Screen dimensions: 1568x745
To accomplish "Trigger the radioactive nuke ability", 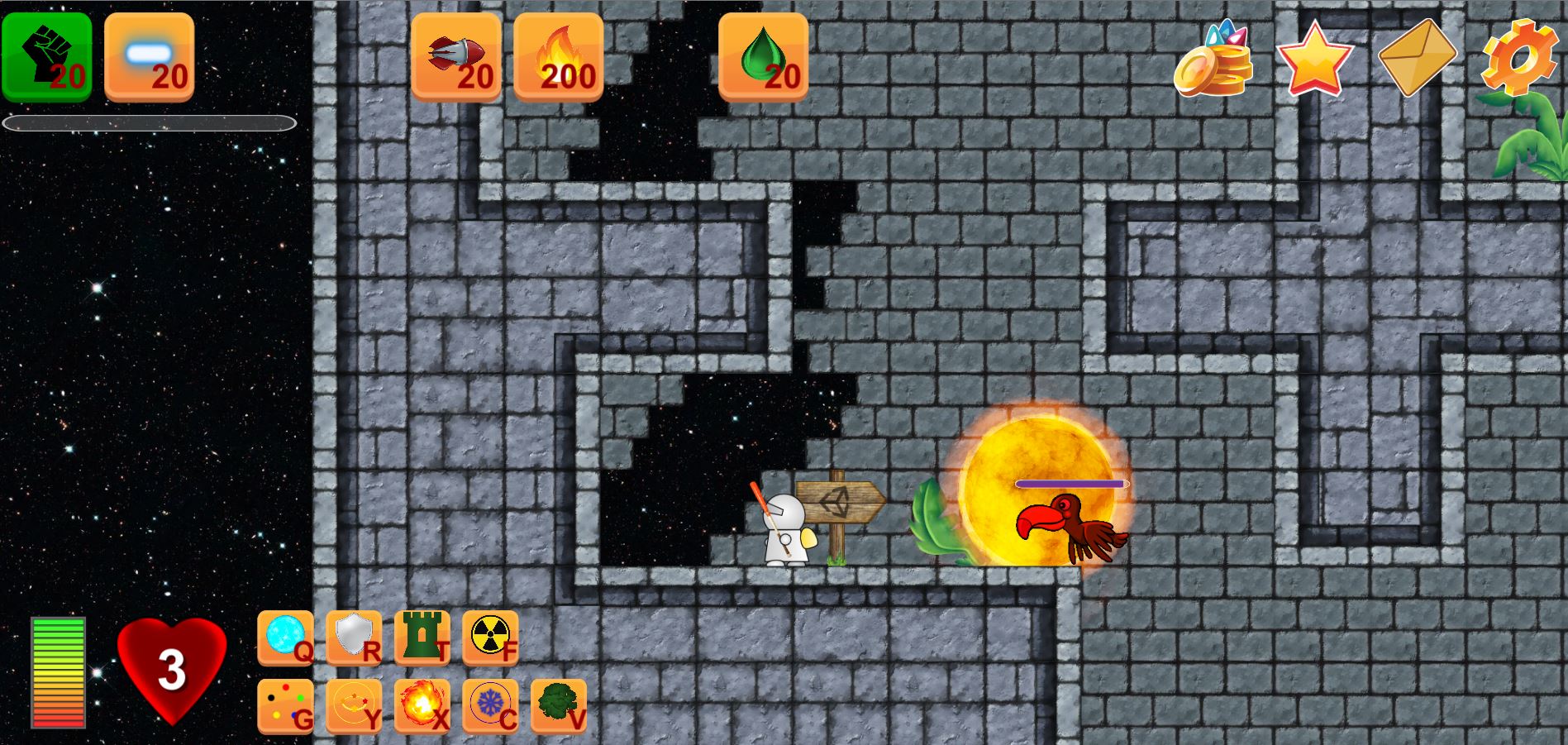I will (491, 638).
